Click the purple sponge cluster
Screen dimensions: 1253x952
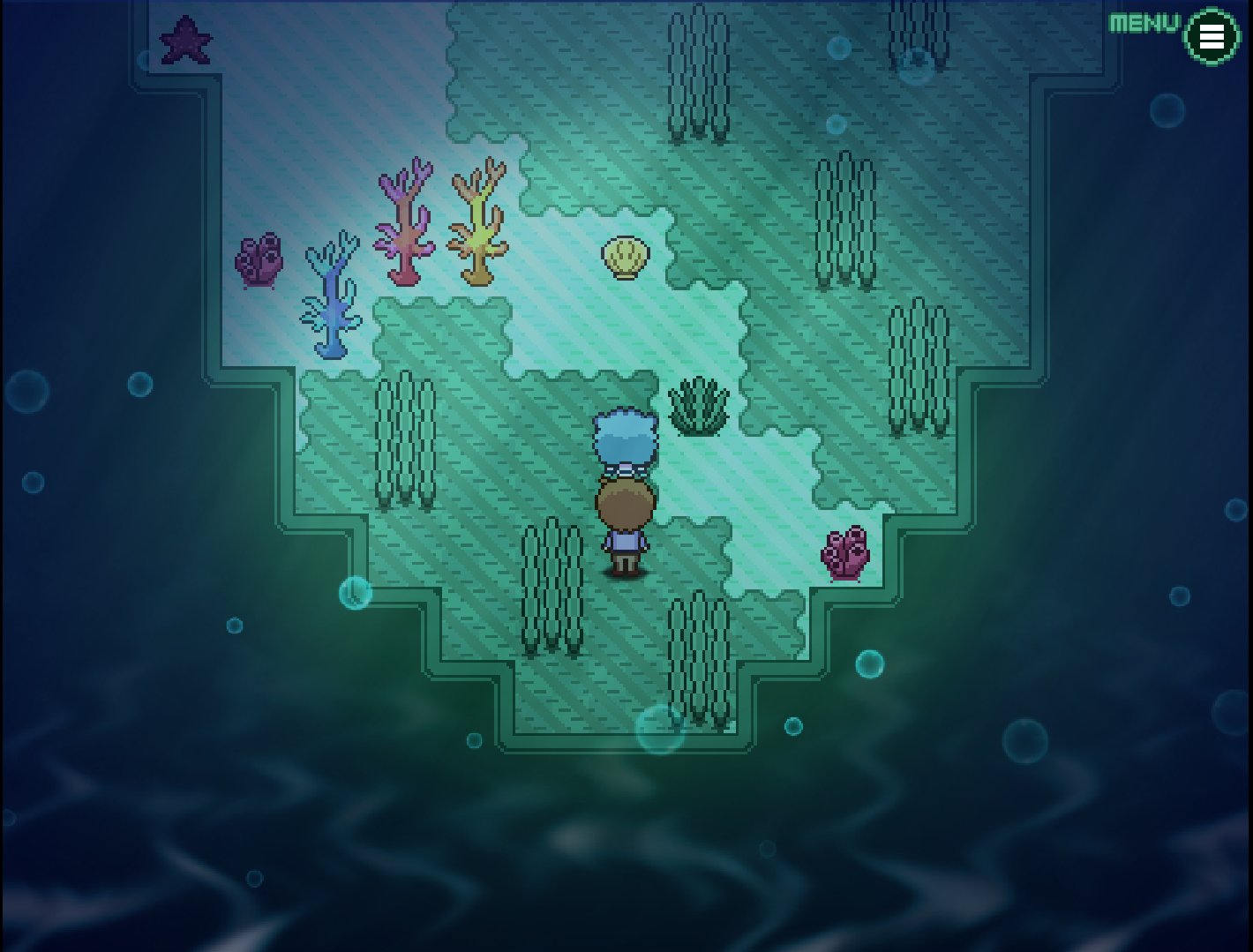click(x=259, y=260)
